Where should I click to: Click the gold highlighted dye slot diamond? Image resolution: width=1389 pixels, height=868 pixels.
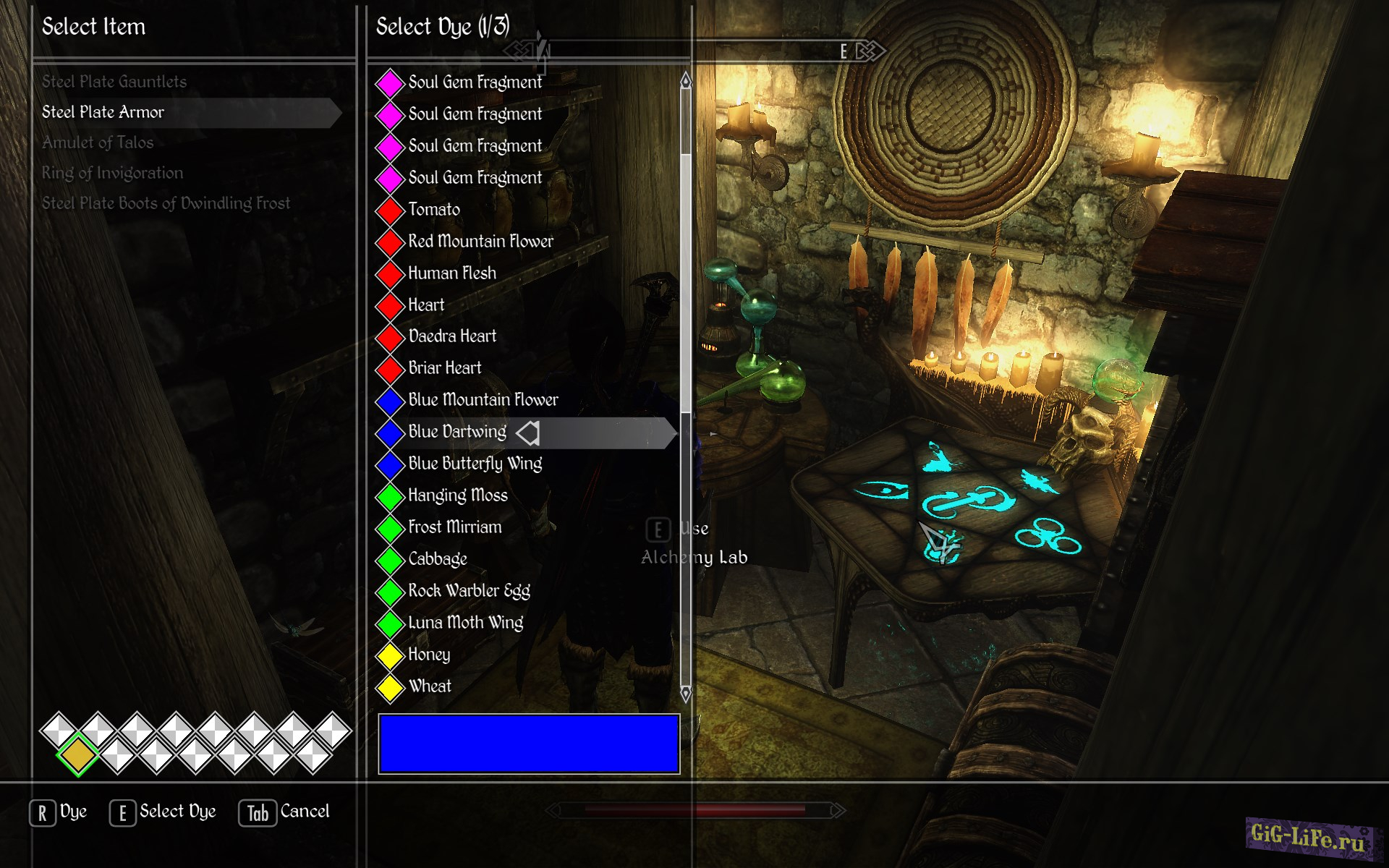(x=78, y=755)
